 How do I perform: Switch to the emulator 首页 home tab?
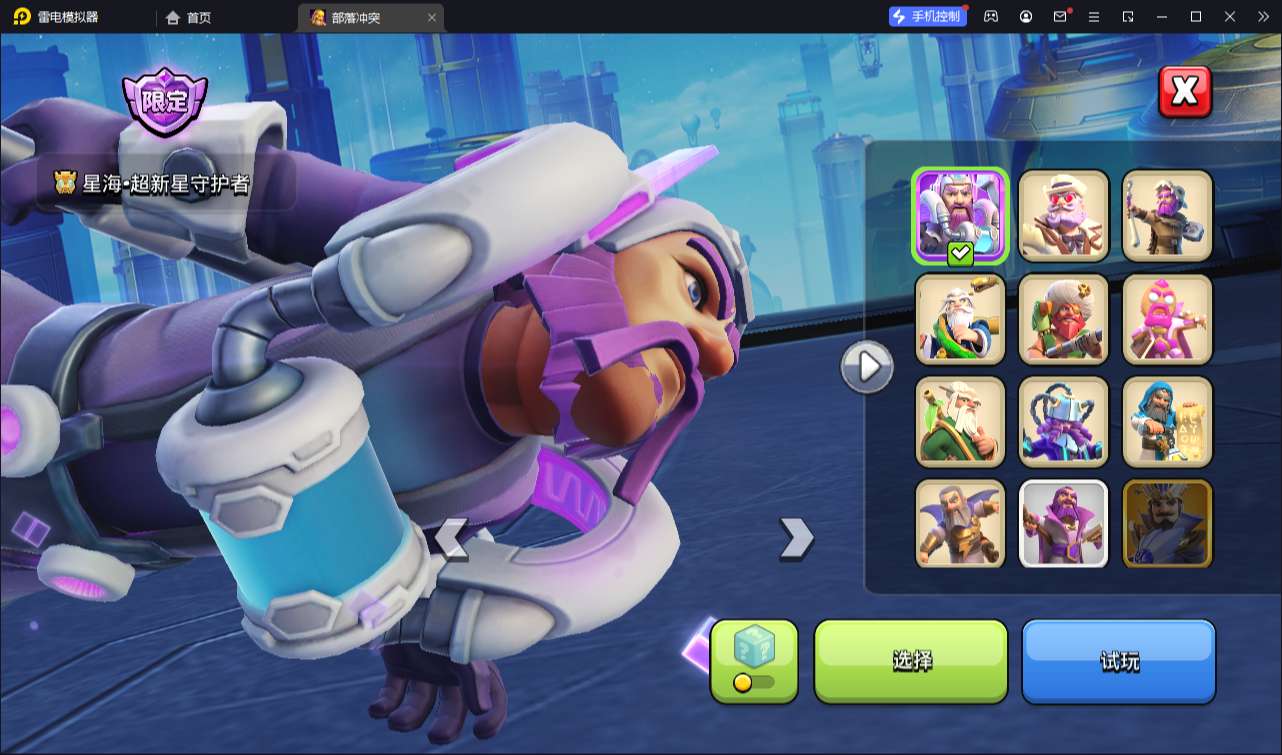(x=189, y=17)
